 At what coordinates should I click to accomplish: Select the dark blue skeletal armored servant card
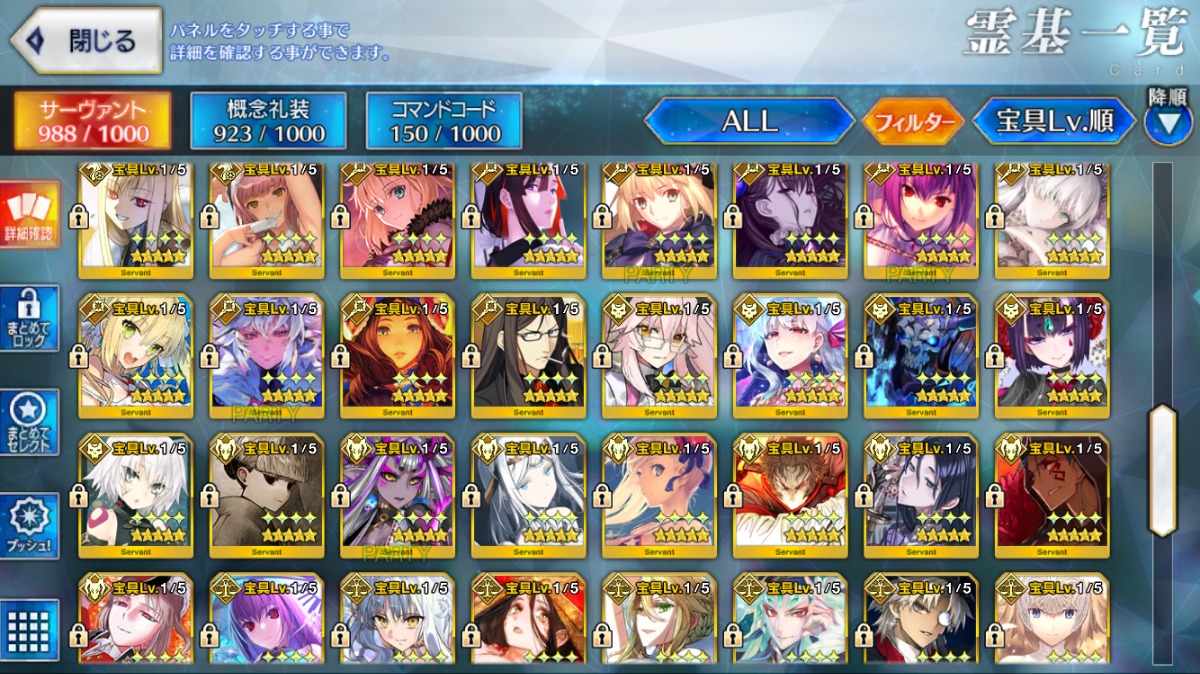pyautogui.click(x=921, y=353)
